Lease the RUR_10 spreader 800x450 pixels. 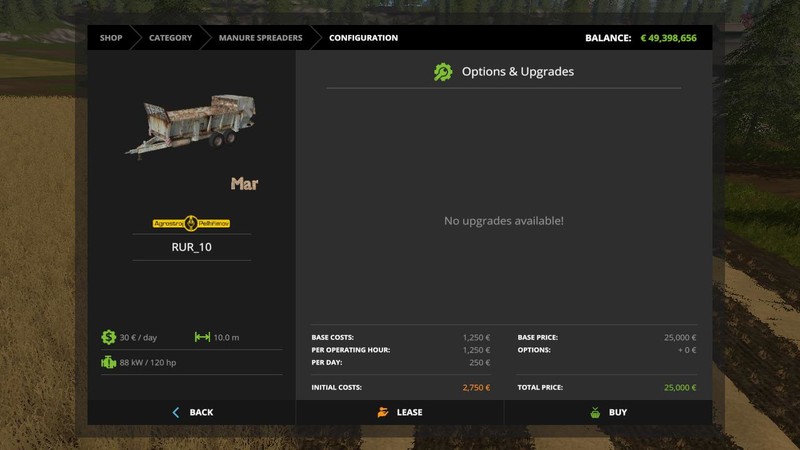[x=400, y=412]
